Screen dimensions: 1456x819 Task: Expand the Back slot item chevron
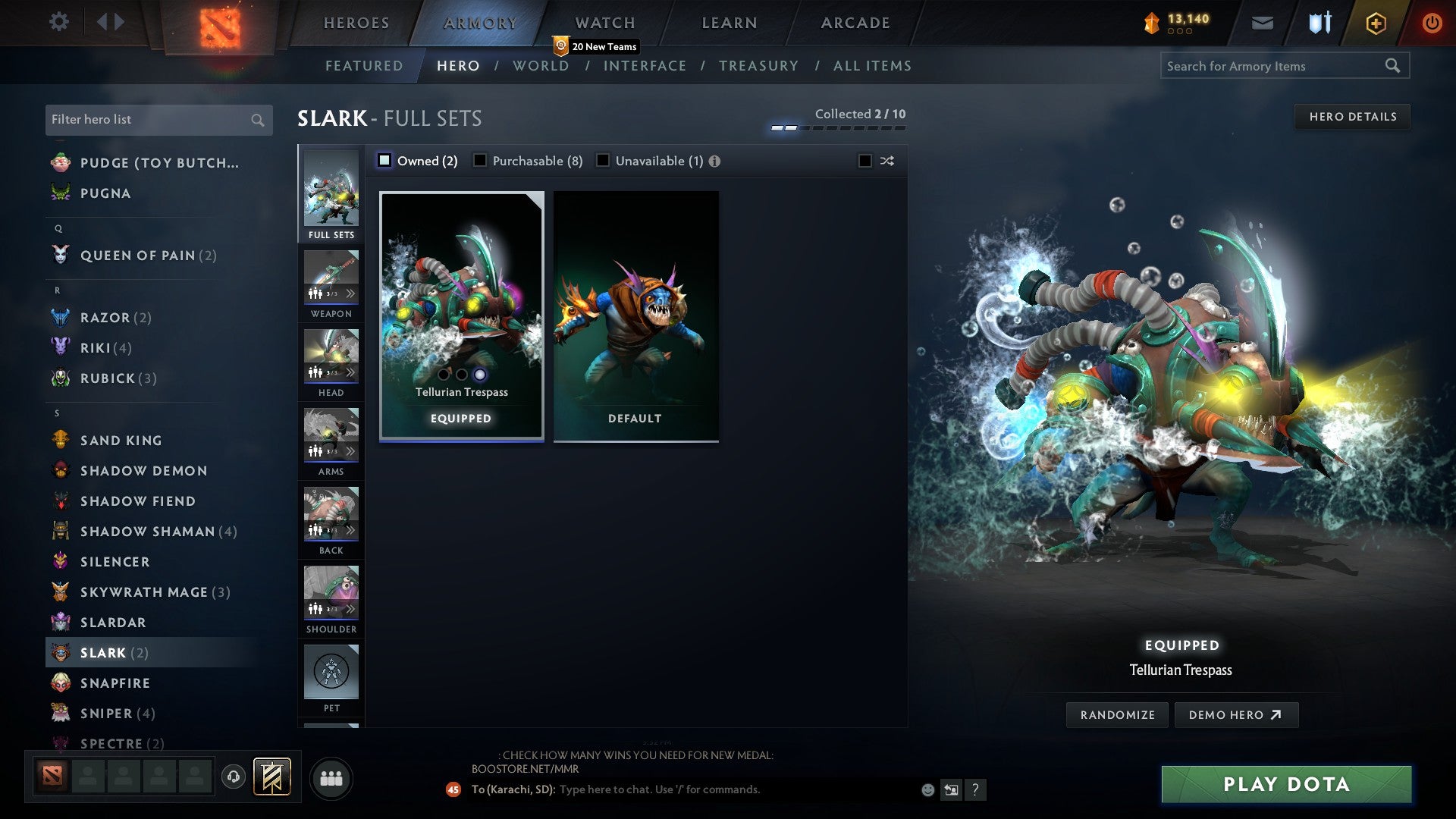click(x=351, y=529)
